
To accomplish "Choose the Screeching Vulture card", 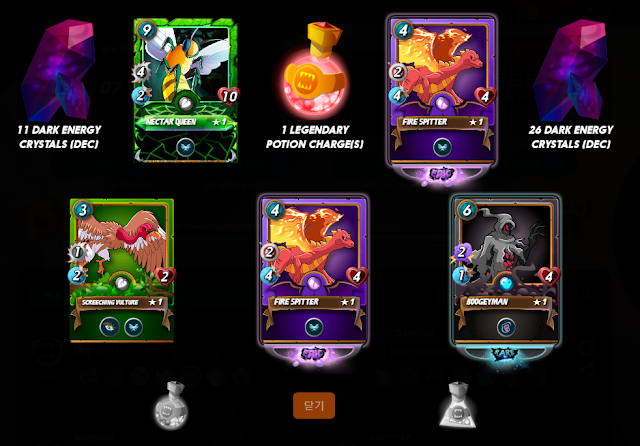I will (121, 270).
